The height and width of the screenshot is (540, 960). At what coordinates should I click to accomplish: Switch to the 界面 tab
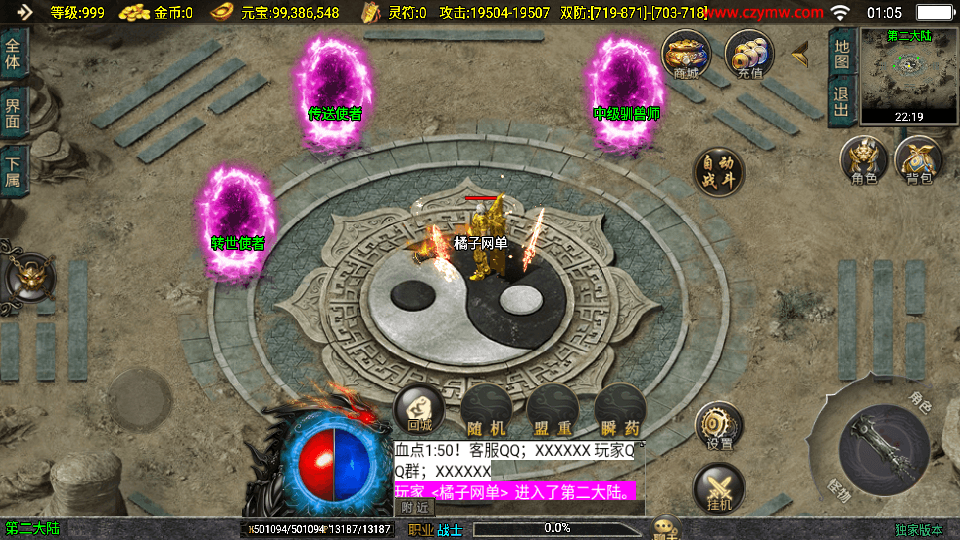[x=12, y=111]
